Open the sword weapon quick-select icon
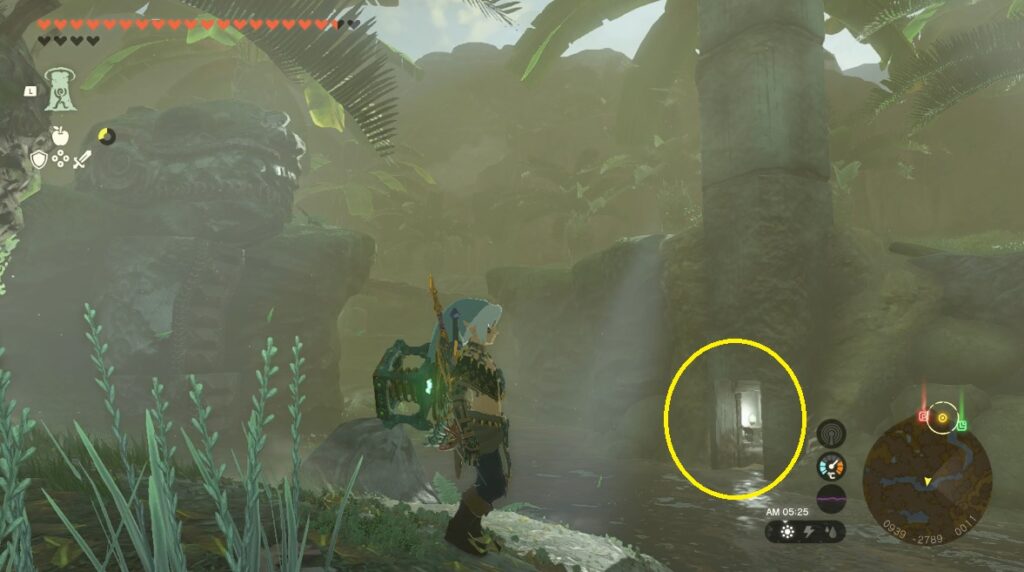The height and width of the screenshot is (572, 1024). [84, 158]
